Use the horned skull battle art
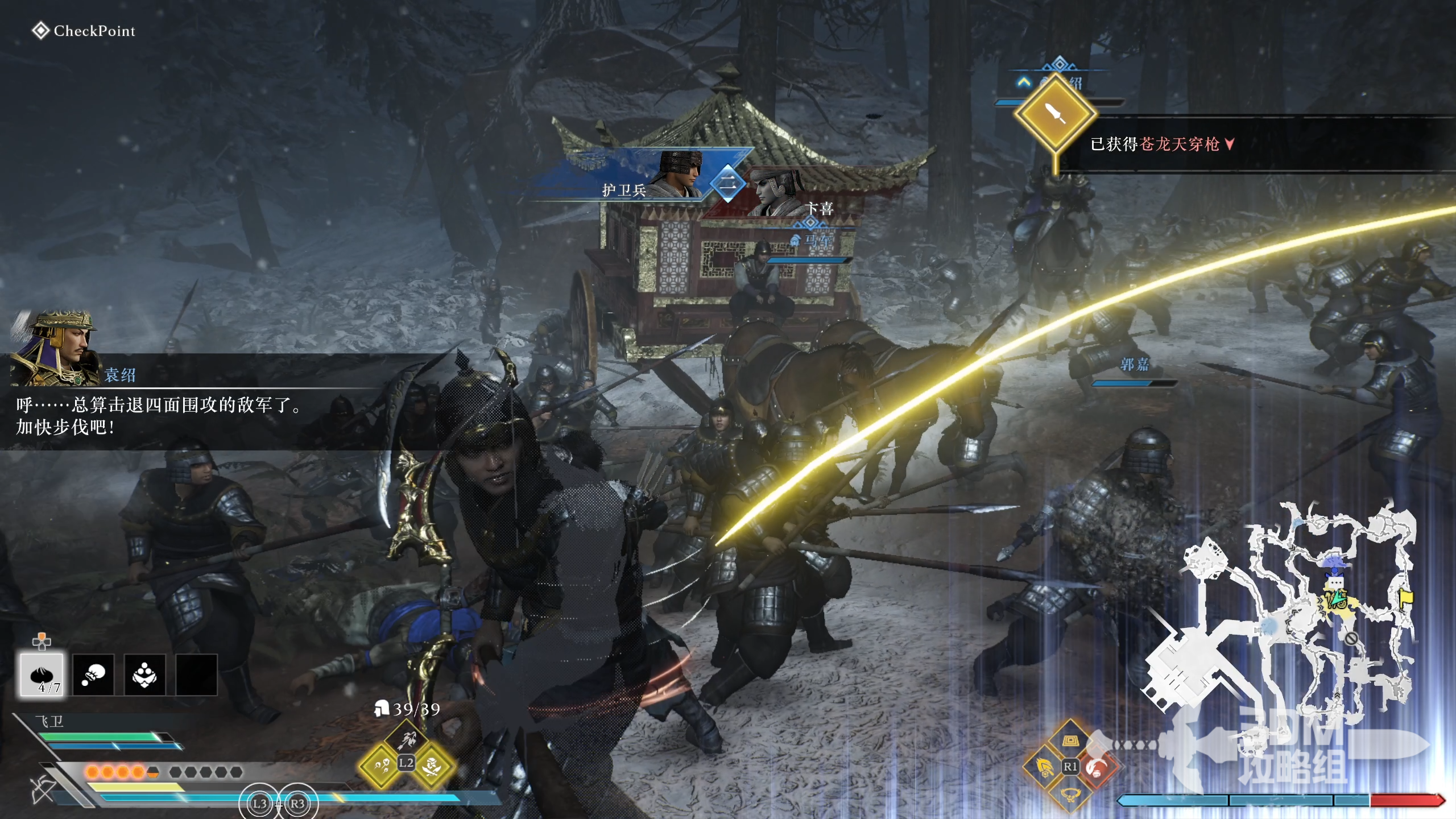 coord(1070,793)
